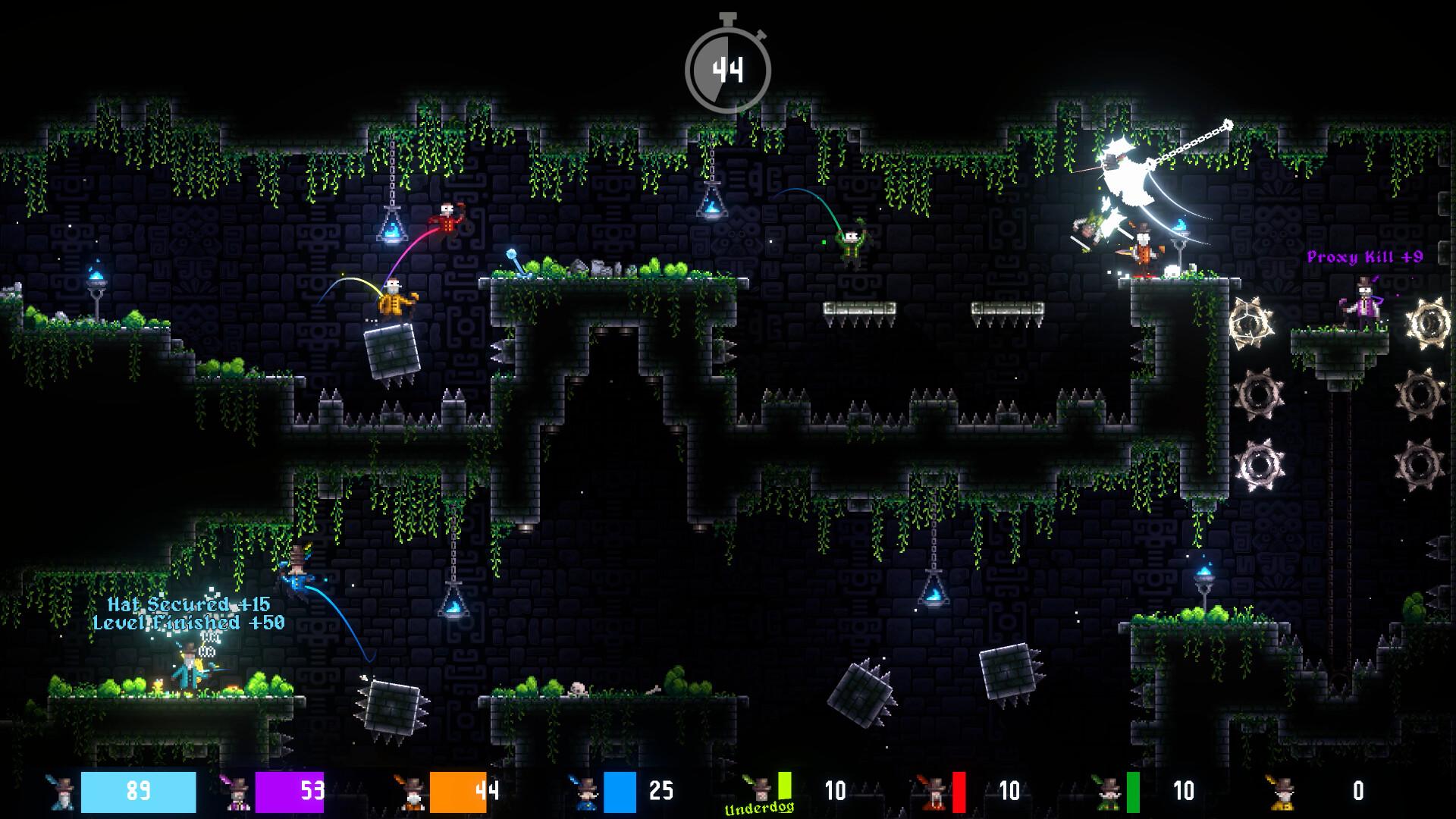Click the orange player's scoreboard portrait
Image resolution: width=1456 pixels, height=819 pixels.
click(x=409, y=792)
